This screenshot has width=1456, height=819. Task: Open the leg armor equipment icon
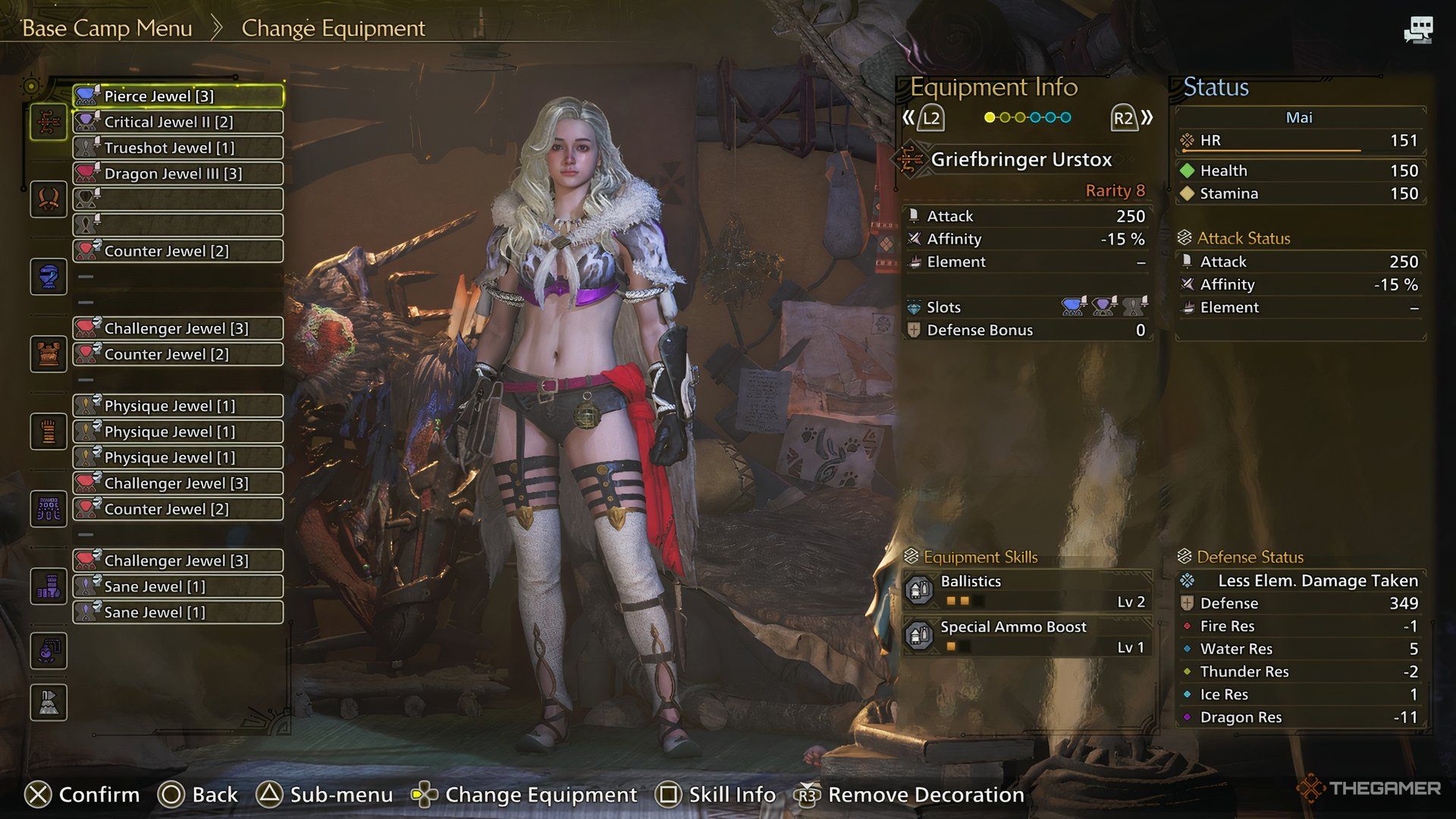[x=49, y=586]
